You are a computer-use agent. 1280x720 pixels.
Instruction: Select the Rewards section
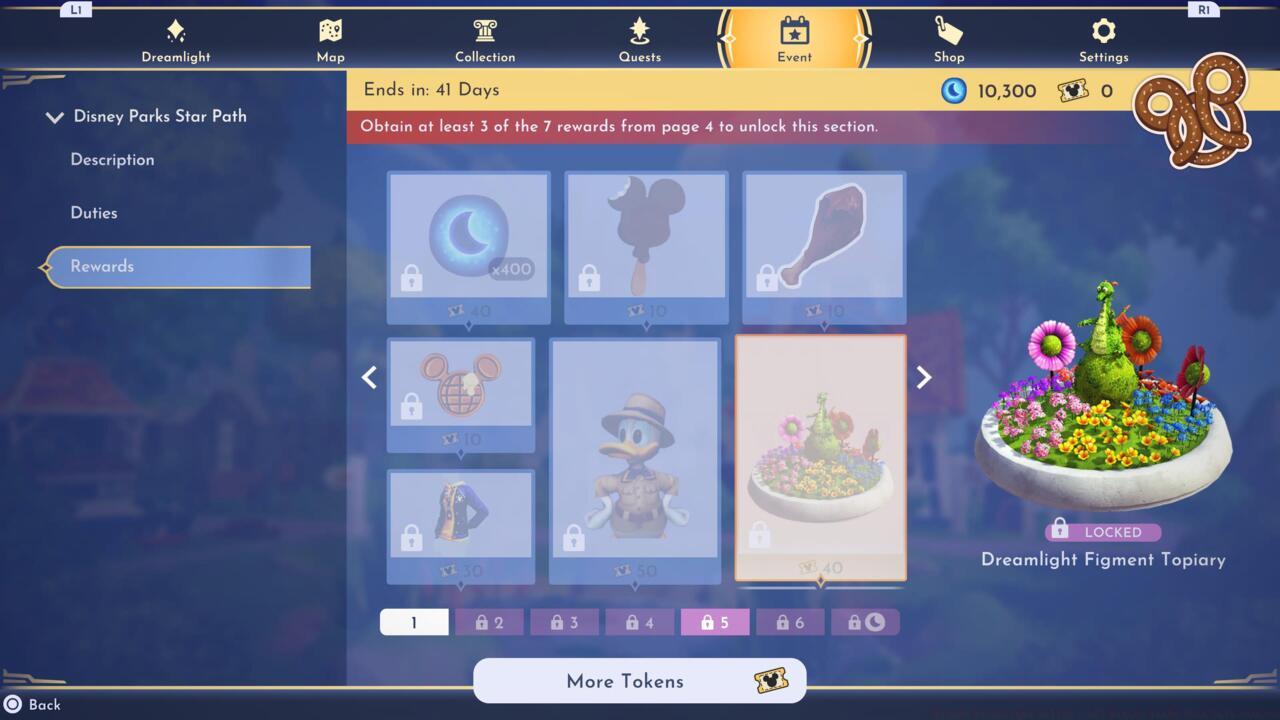(x=101, y=266)
